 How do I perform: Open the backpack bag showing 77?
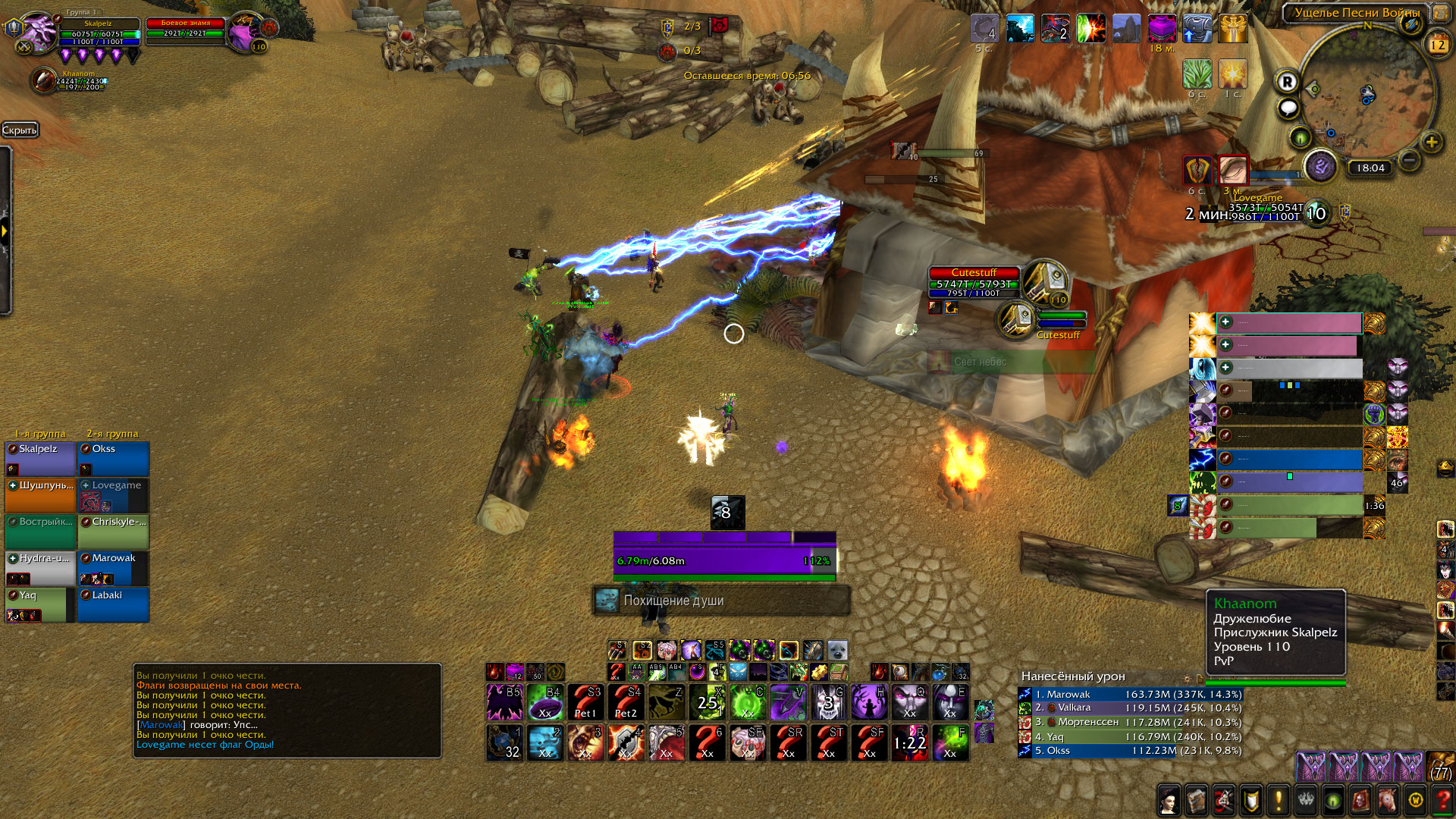(1441, 767)
